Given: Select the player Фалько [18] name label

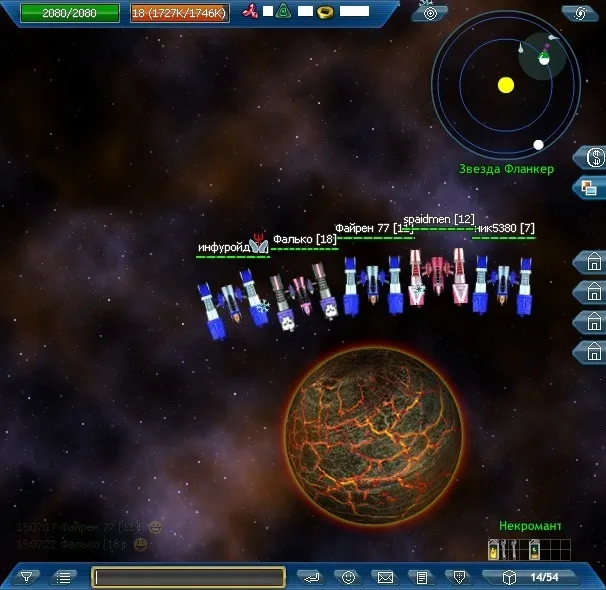Looking at the screenshot, I should pos(304,239).
